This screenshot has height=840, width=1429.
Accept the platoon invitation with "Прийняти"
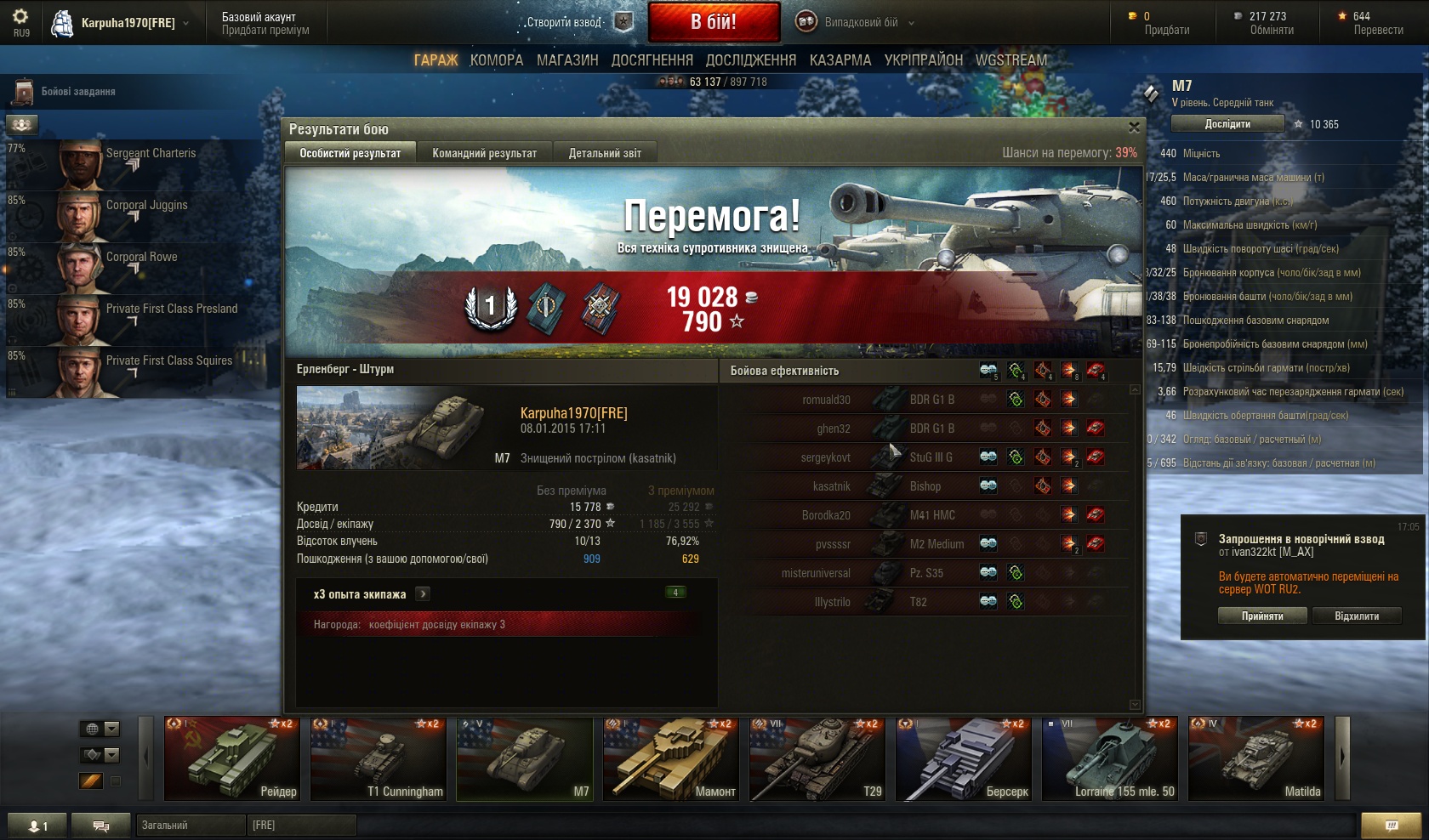pyautogui.click(x=1262, y=616)
